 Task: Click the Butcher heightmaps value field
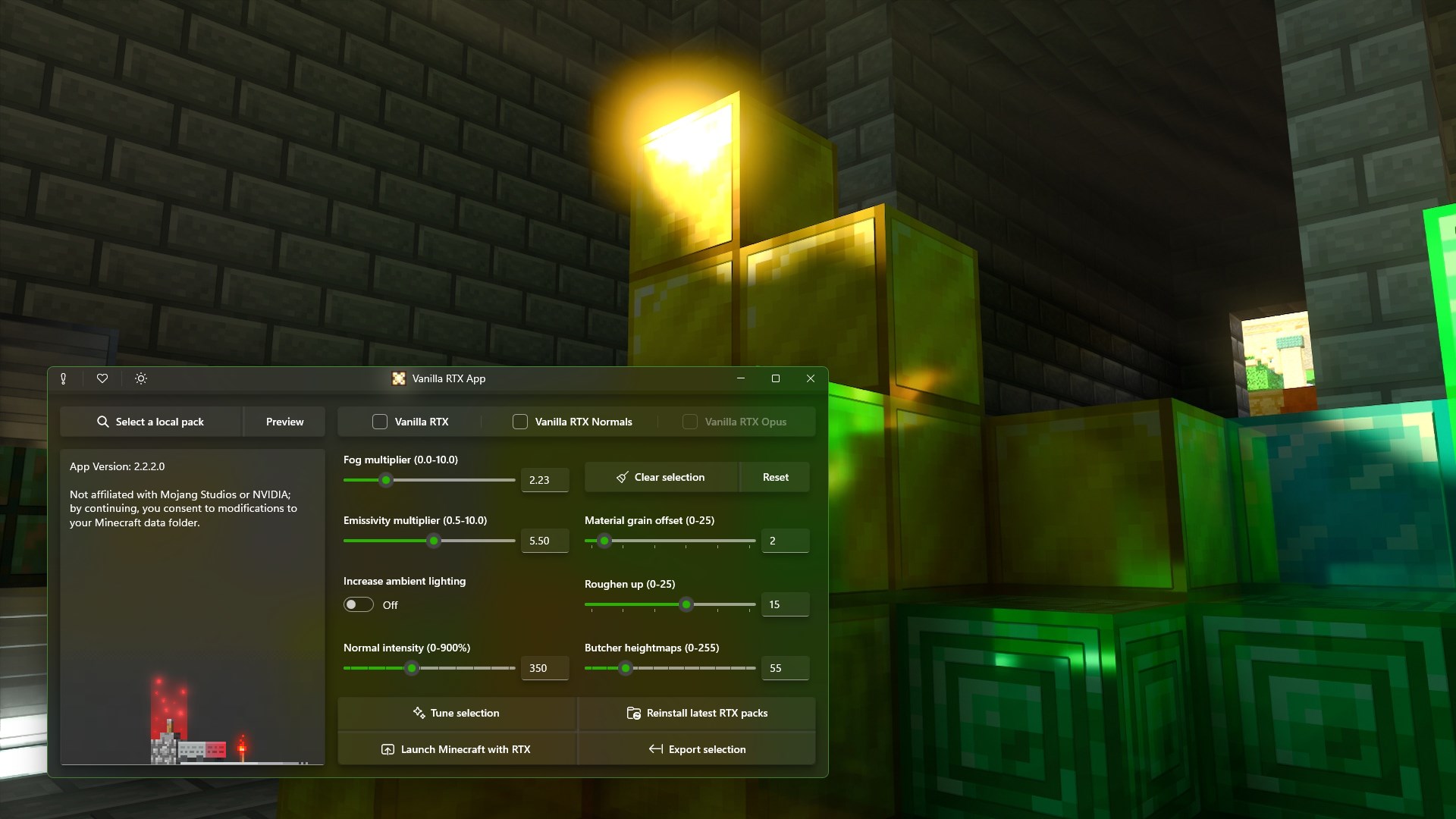(x=785, y=668)
